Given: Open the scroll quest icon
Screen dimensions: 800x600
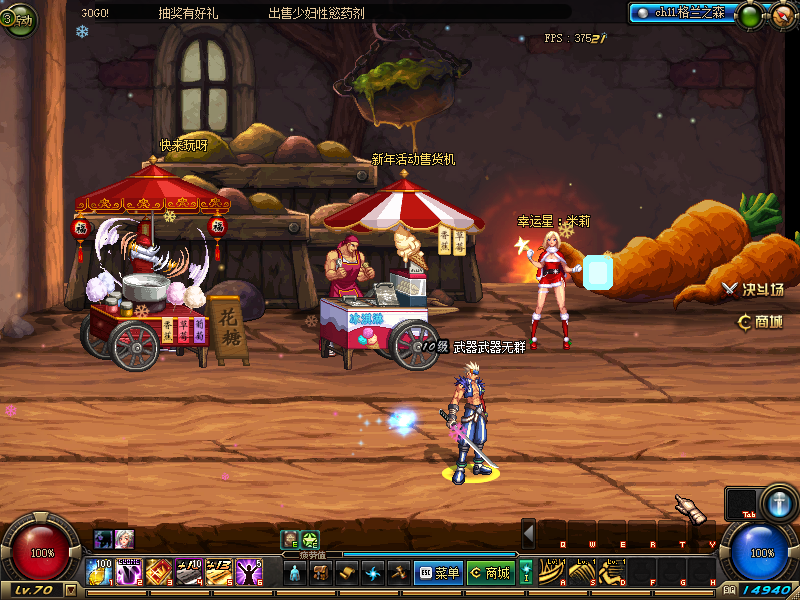Looking at the screenshot, I should pos(347,573).
